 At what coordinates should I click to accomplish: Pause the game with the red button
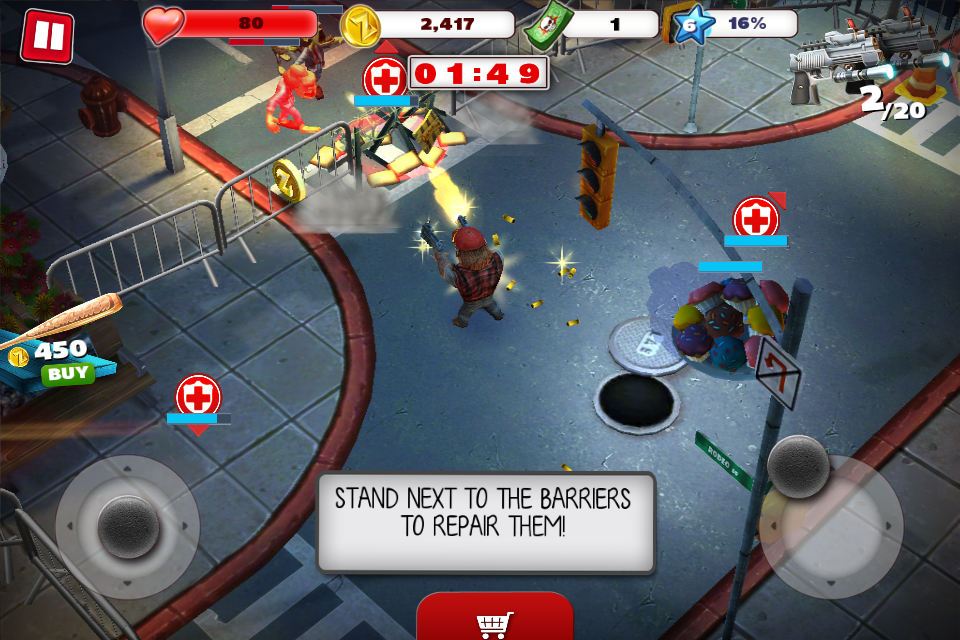click(x=47, y=36)
